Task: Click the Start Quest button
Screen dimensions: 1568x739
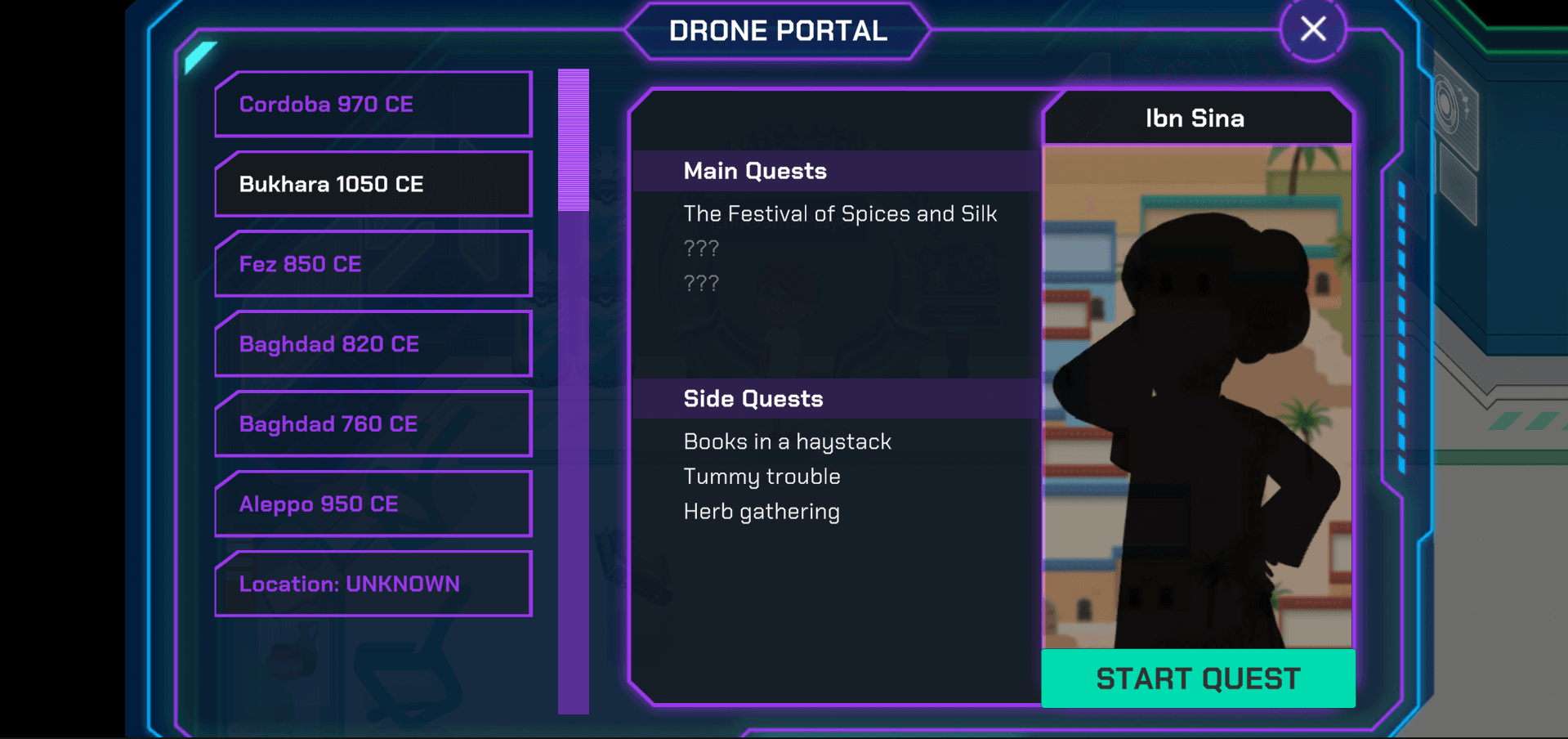Action: tap(1197, 679)
